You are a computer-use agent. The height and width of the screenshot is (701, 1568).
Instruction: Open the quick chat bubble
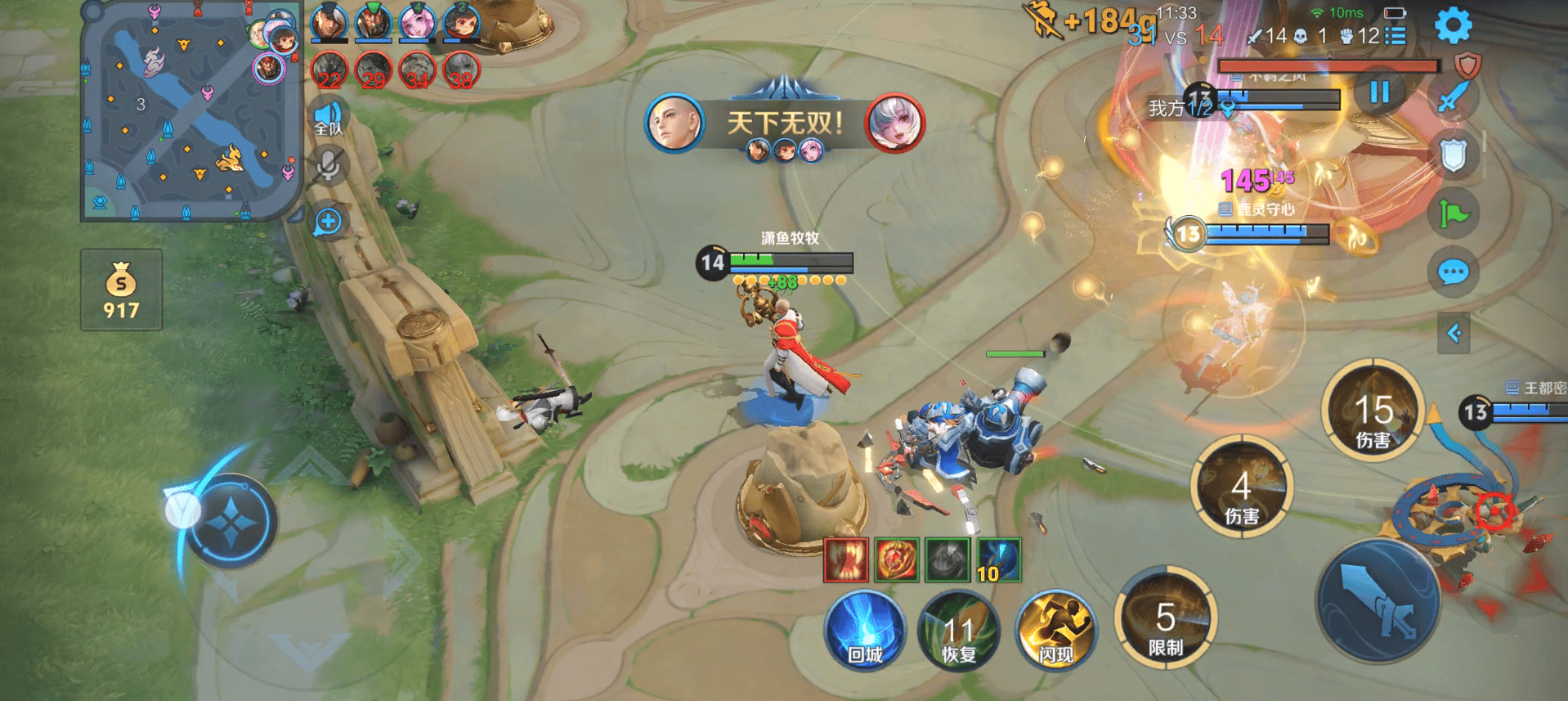click(1453, 272)
